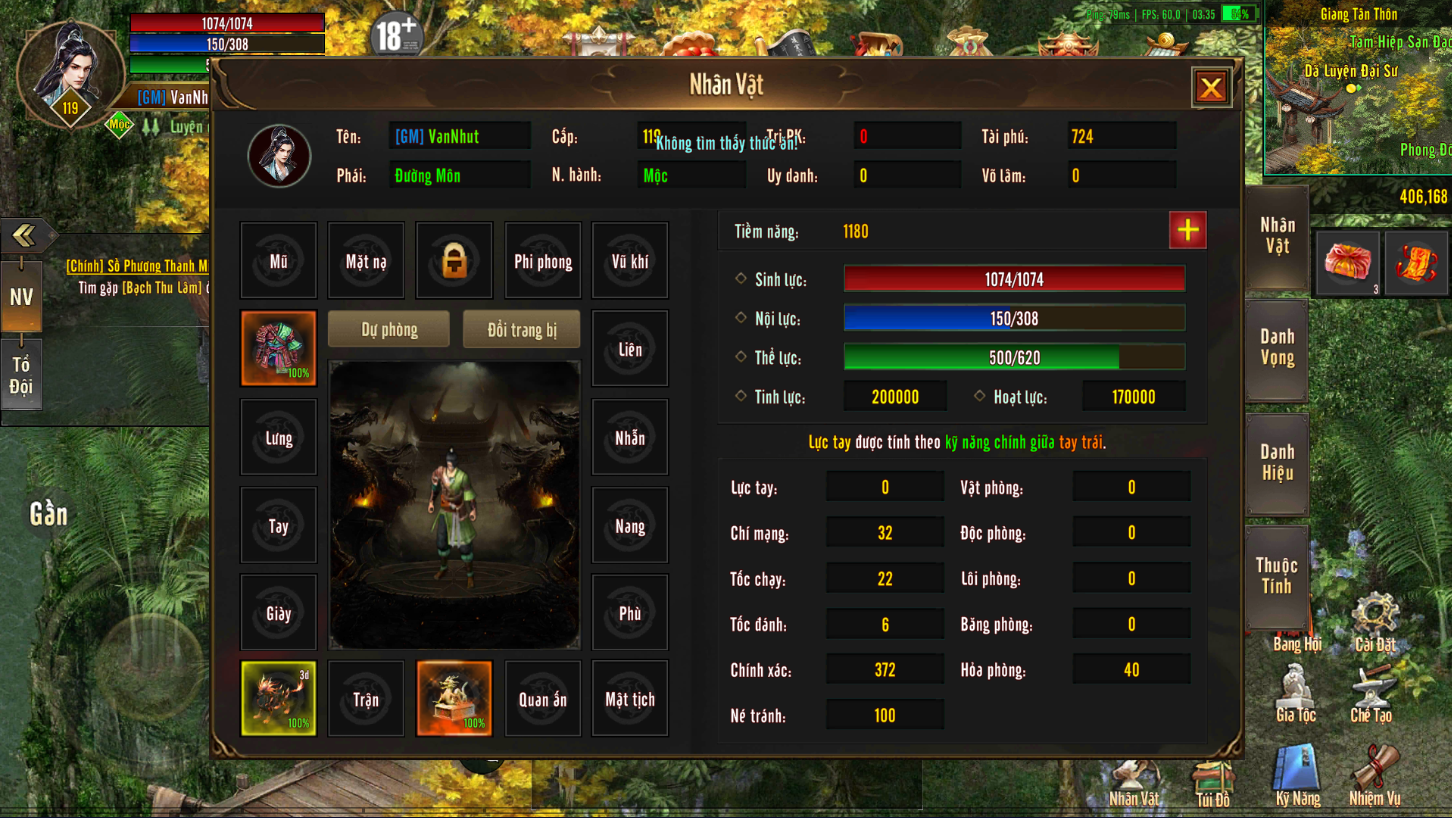The image size is (1452, 818).
Task: Click the locked equipment slot
Action: (454, 261)
